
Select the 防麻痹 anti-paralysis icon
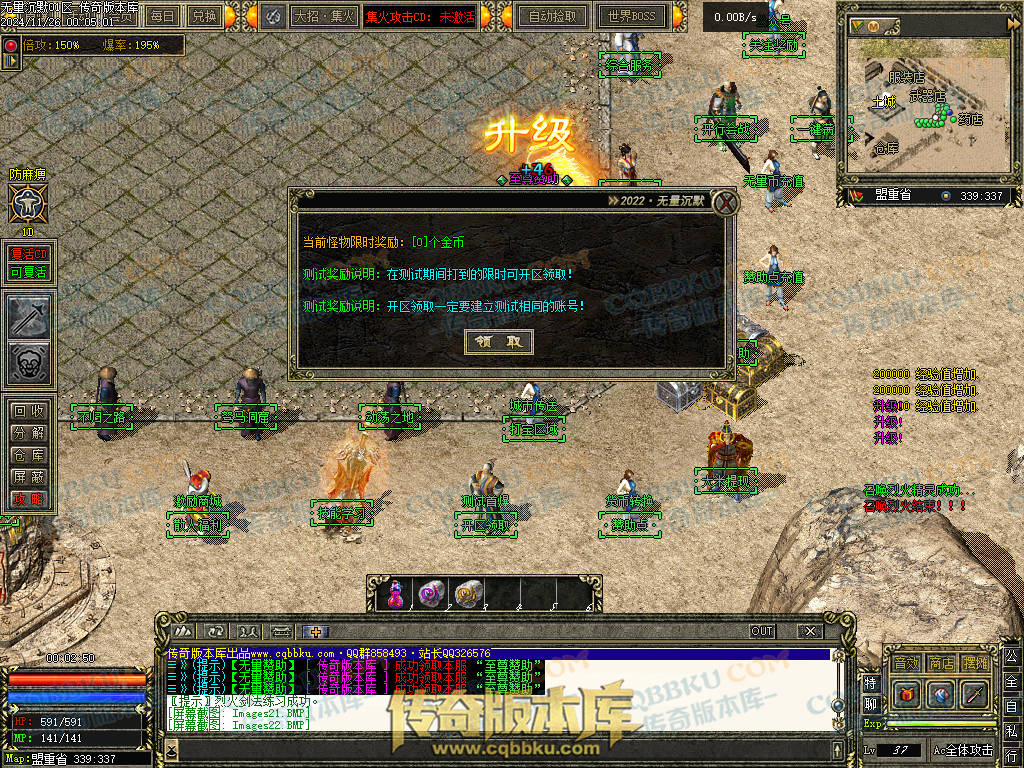[x=27, y=204]
